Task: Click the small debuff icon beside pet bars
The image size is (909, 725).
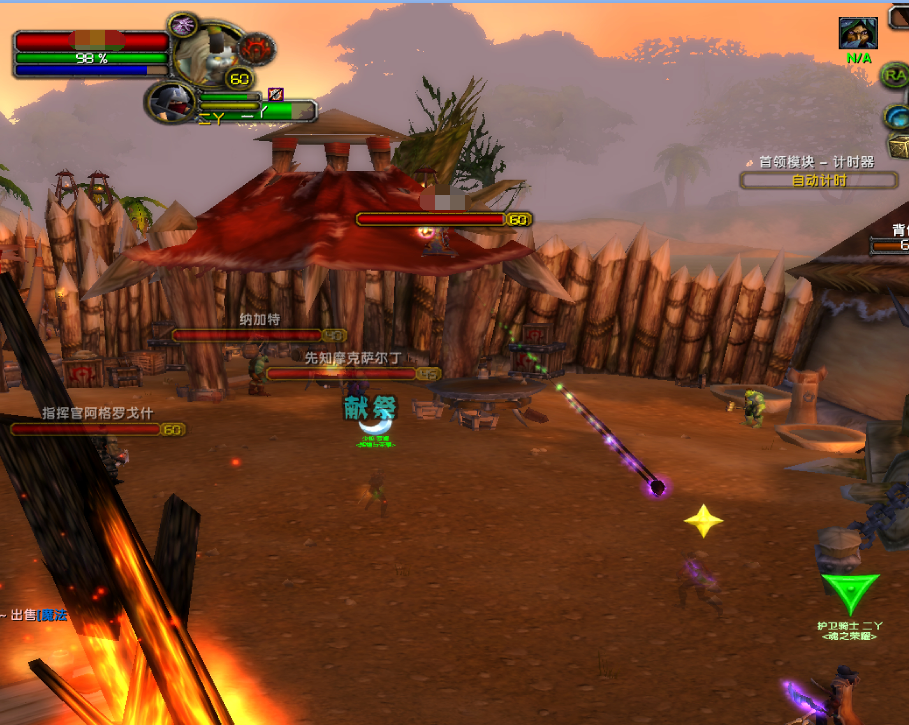Action: pos(275,94)
